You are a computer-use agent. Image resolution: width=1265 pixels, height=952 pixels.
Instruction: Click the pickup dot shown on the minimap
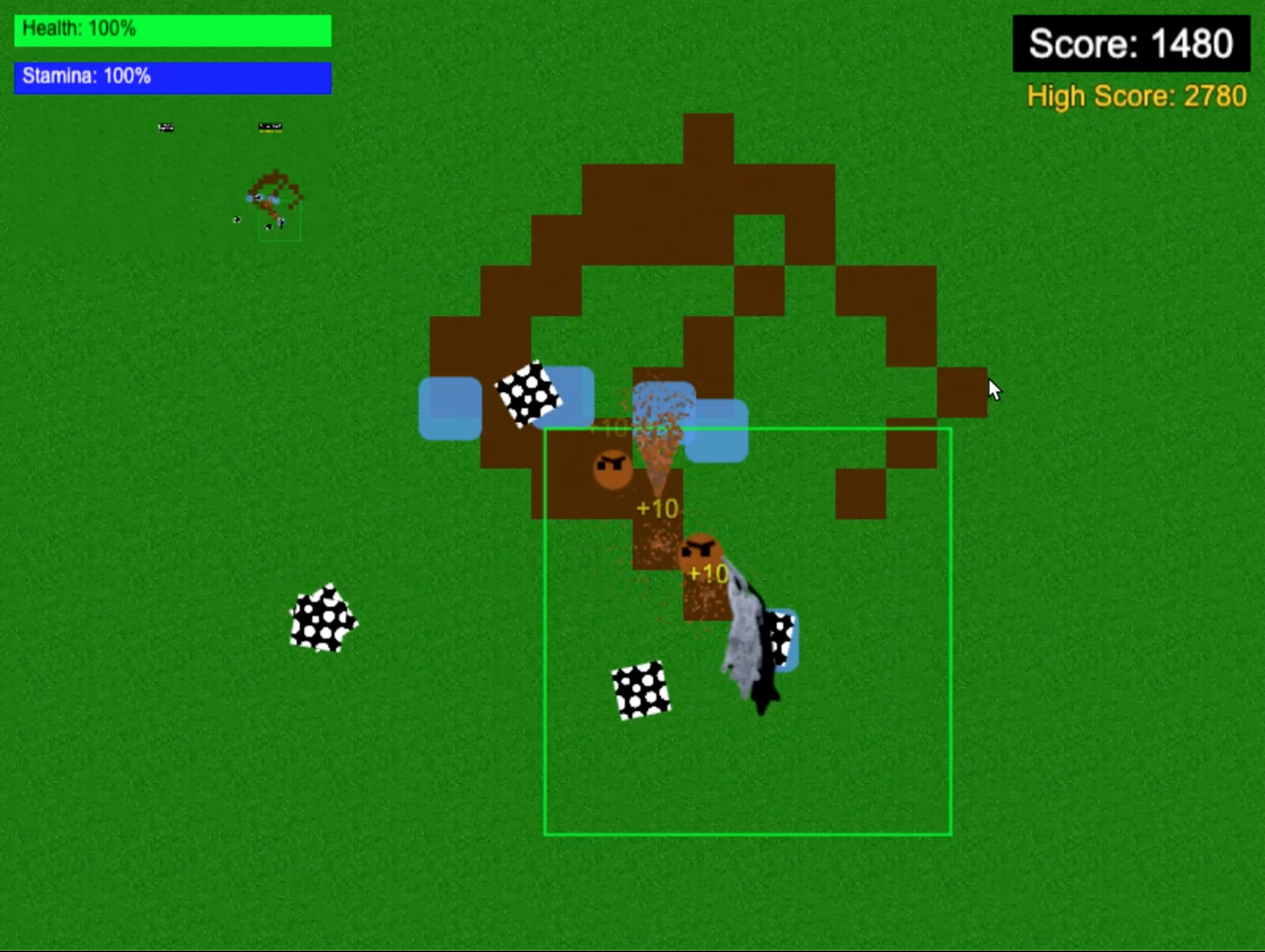click(237, 219)
